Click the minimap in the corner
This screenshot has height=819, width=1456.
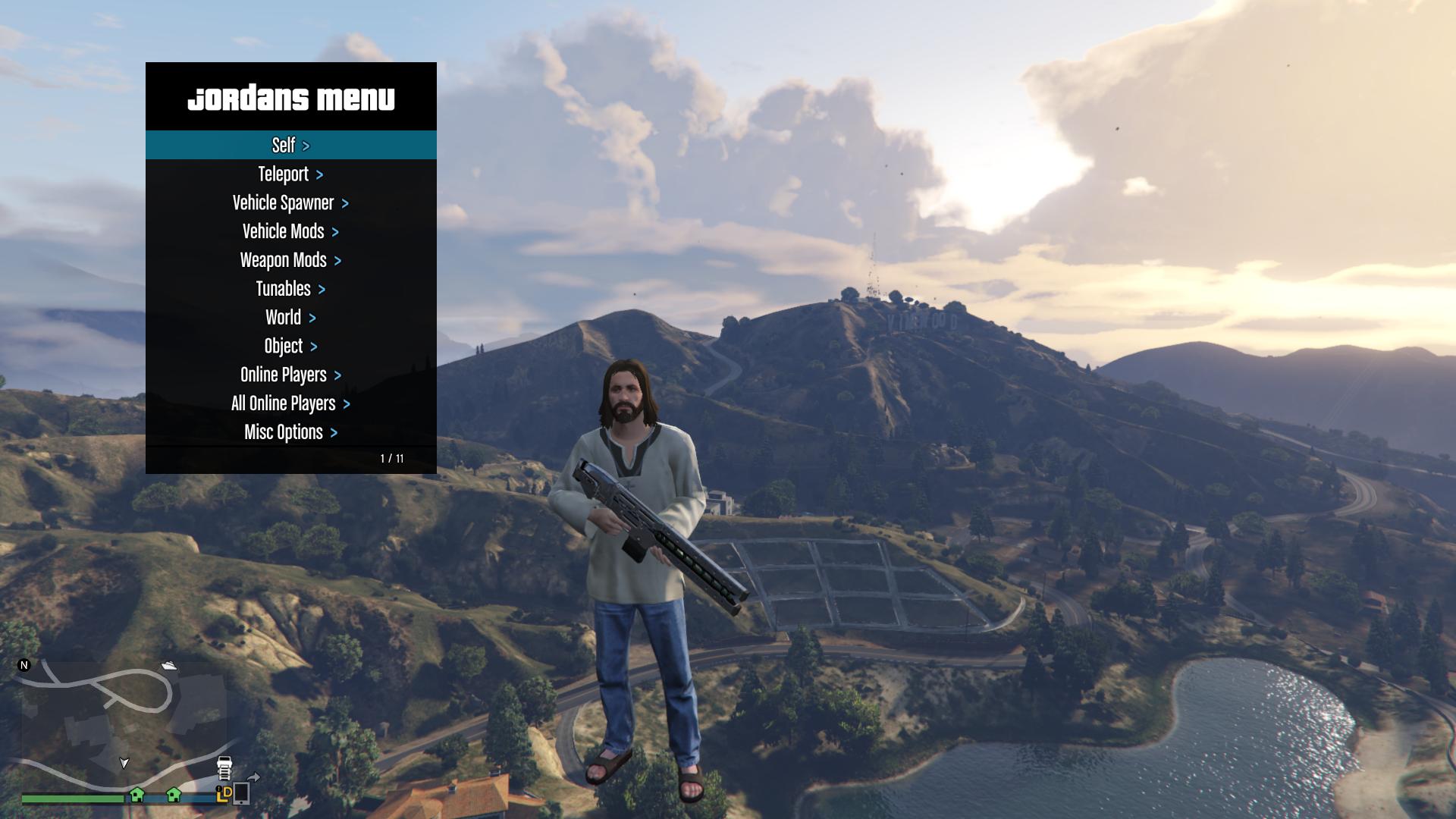pyautogui.click(x=121, y=724)
